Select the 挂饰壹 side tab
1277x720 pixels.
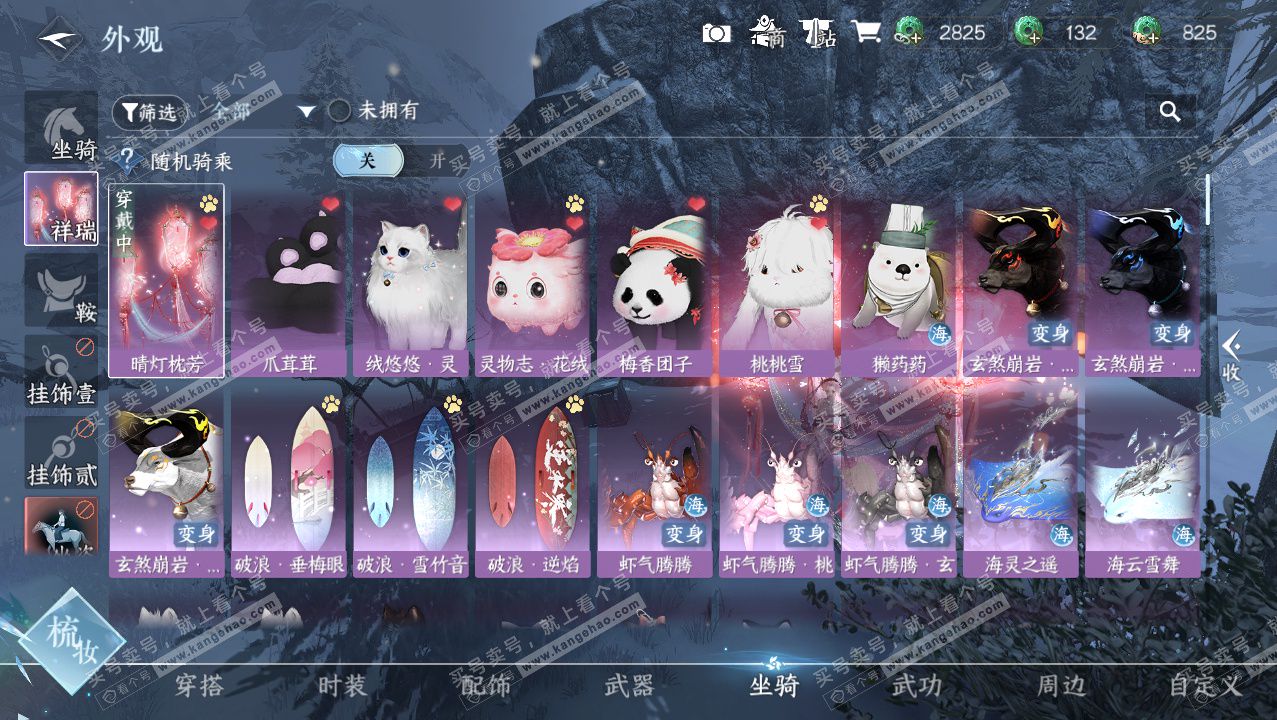pos(62,372)
